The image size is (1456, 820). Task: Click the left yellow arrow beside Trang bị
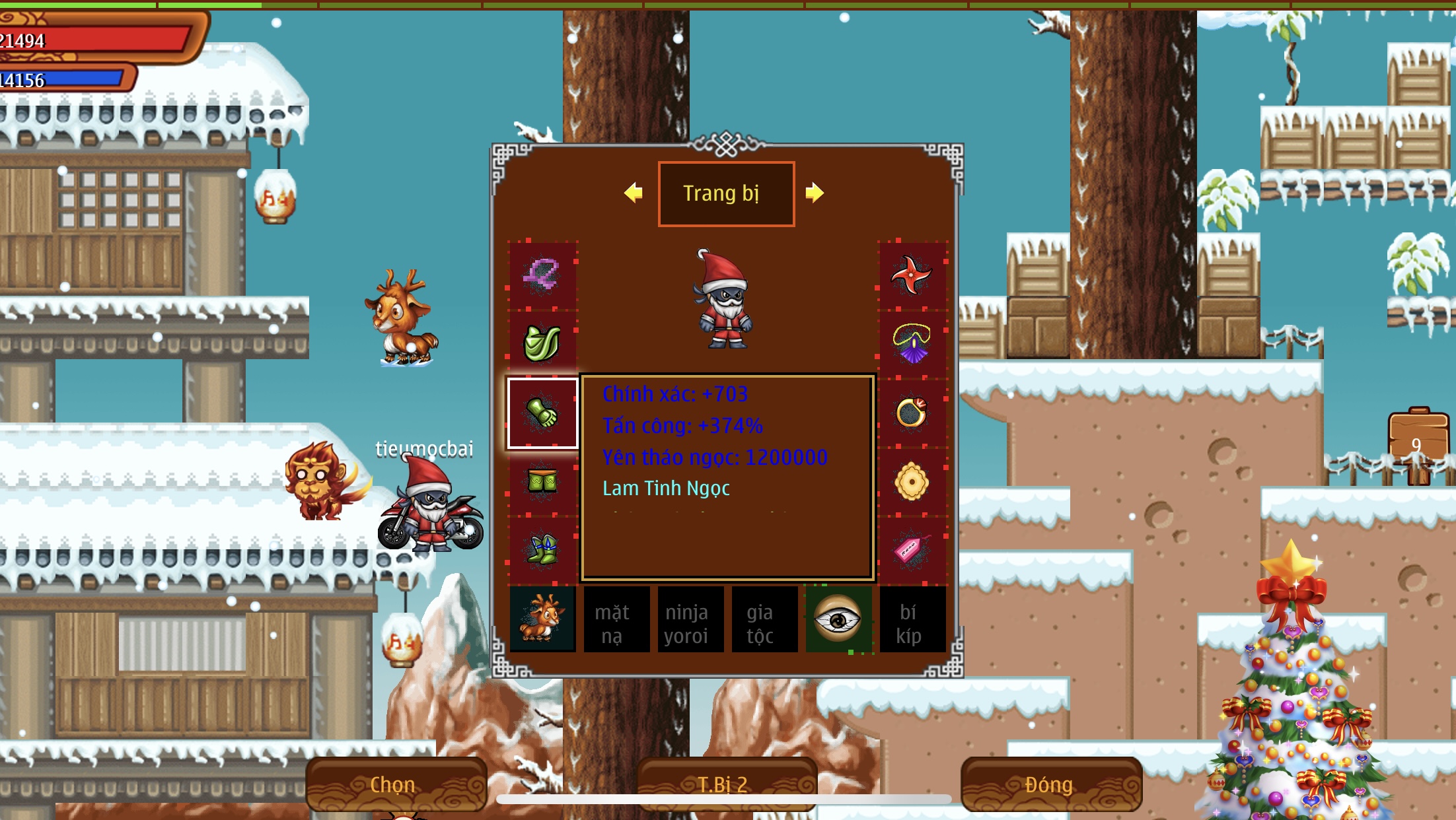pos(633,193)
